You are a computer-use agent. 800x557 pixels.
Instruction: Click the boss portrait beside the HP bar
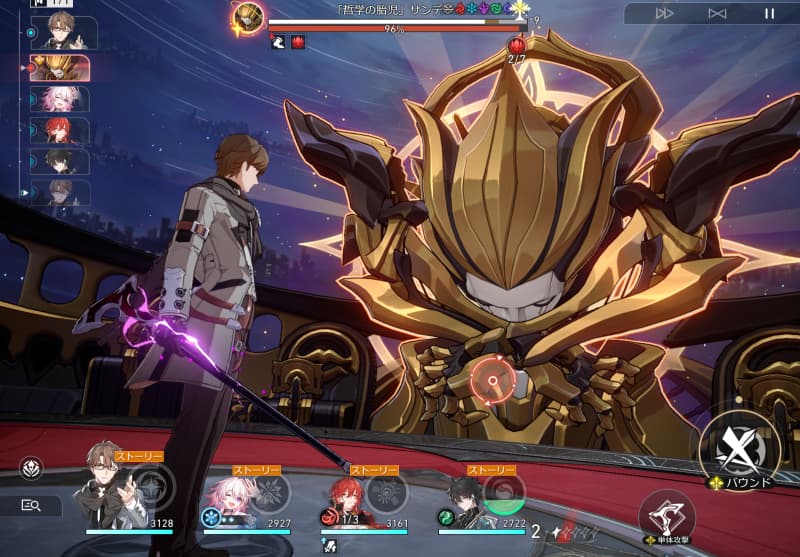point(248,16)
